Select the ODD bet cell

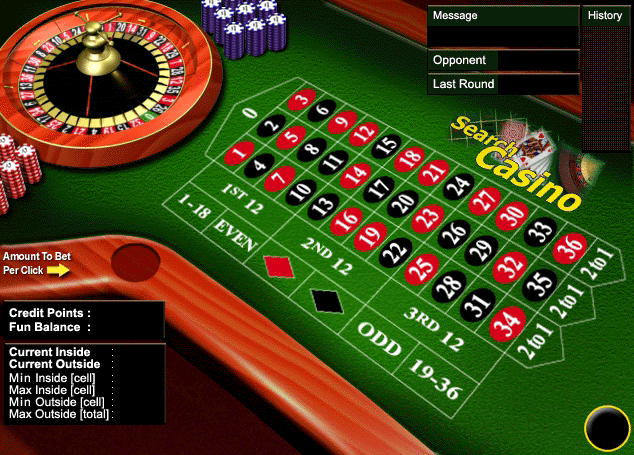coord(379,338)
